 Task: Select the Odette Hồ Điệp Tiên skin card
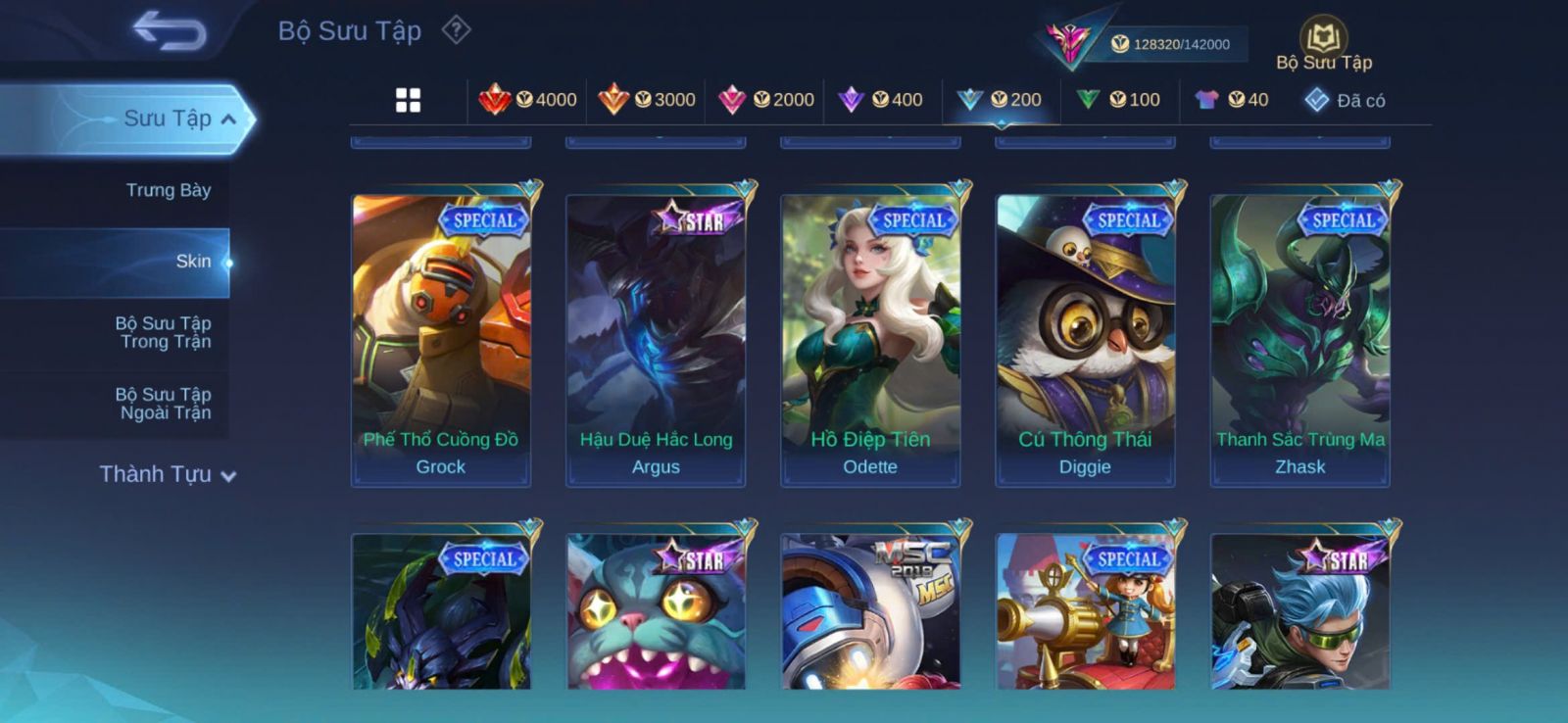tap(870, 338)
